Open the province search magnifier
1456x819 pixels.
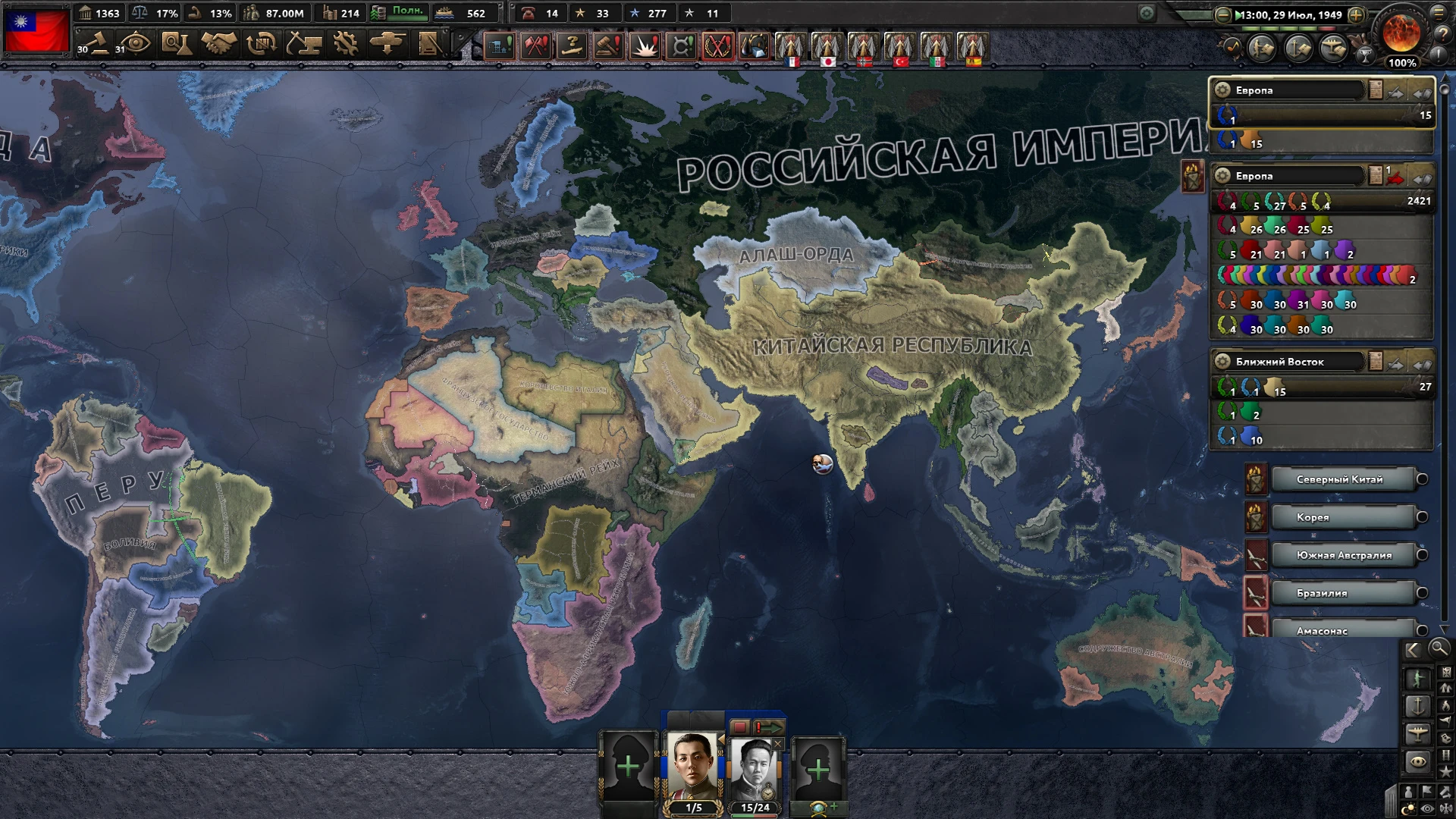[x=1439, y=650]
